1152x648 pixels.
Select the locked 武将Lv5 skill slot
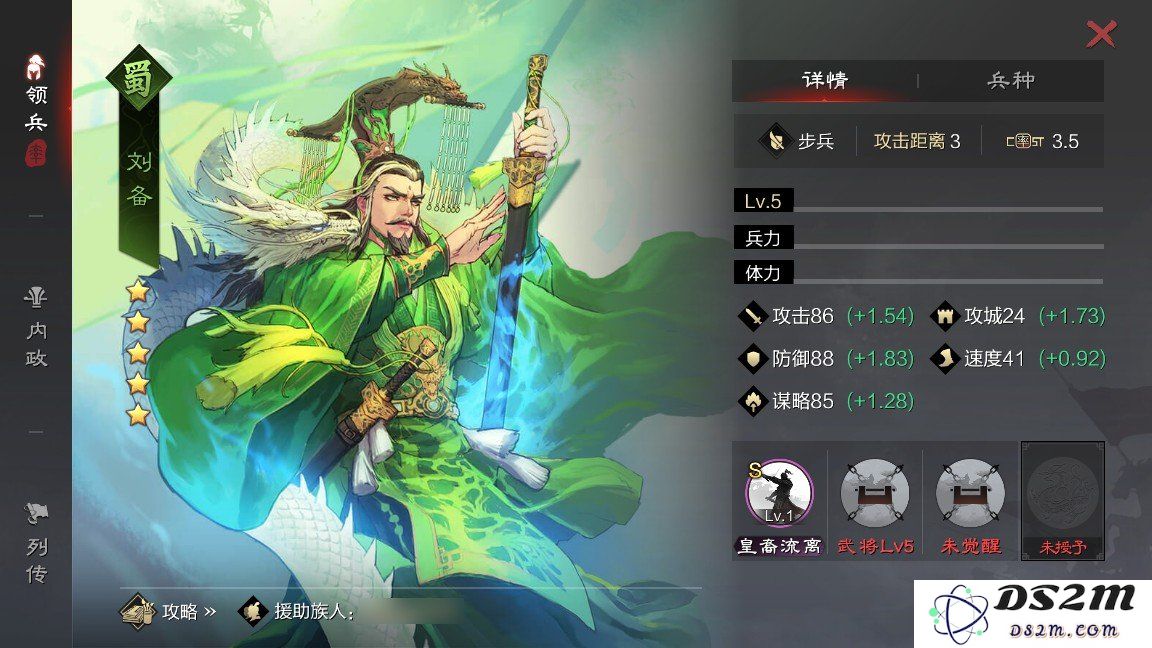point(875,495)
